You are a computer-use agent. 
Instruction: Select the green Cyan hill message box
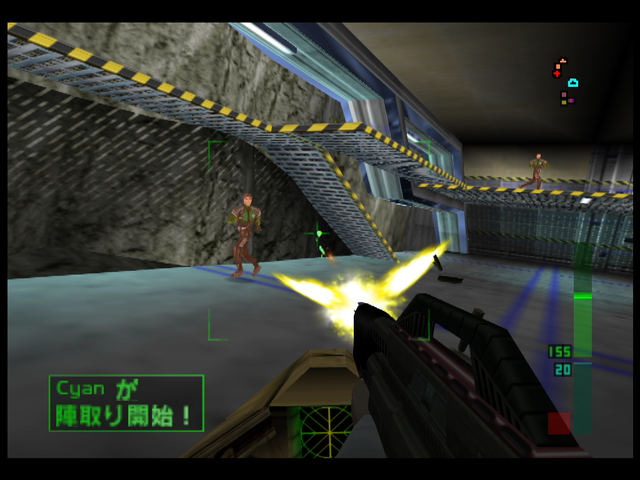(x=126, y=403)
